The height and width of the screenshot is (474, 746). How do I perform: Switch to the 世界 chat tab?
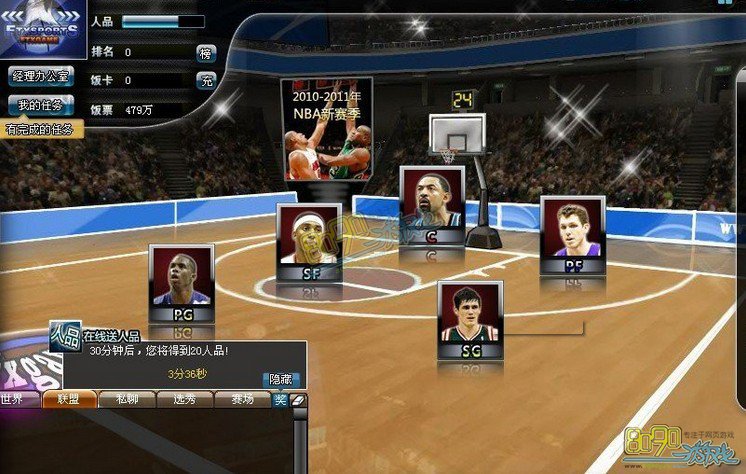coord(13,399)
